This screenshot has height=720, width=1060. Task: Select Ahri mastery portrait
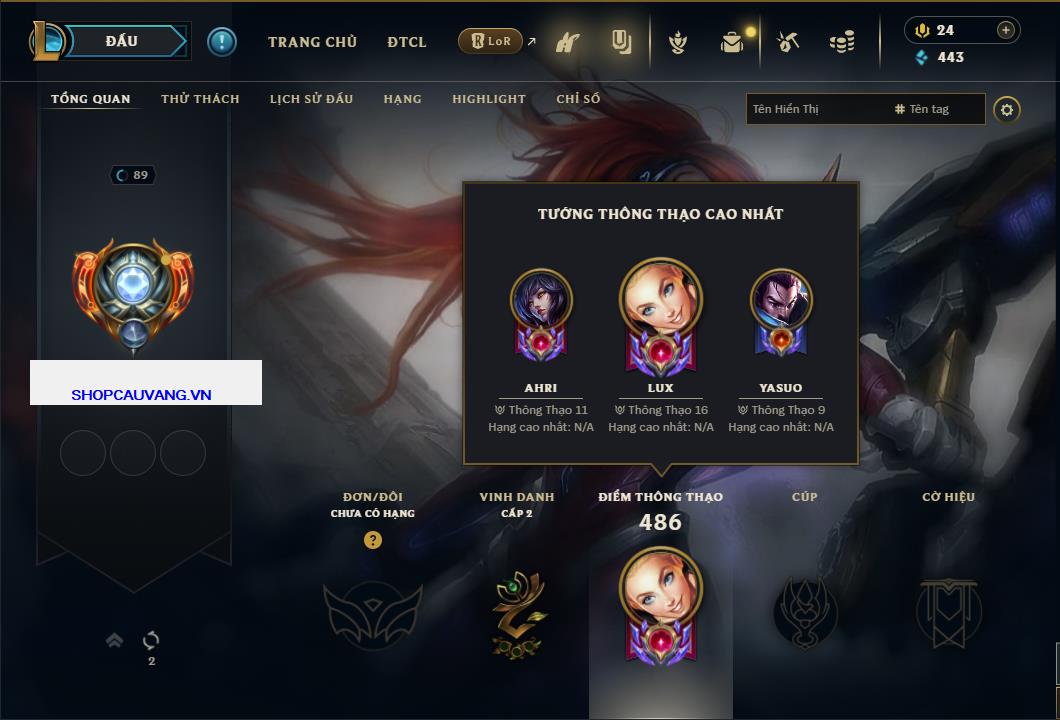(541, 300)
